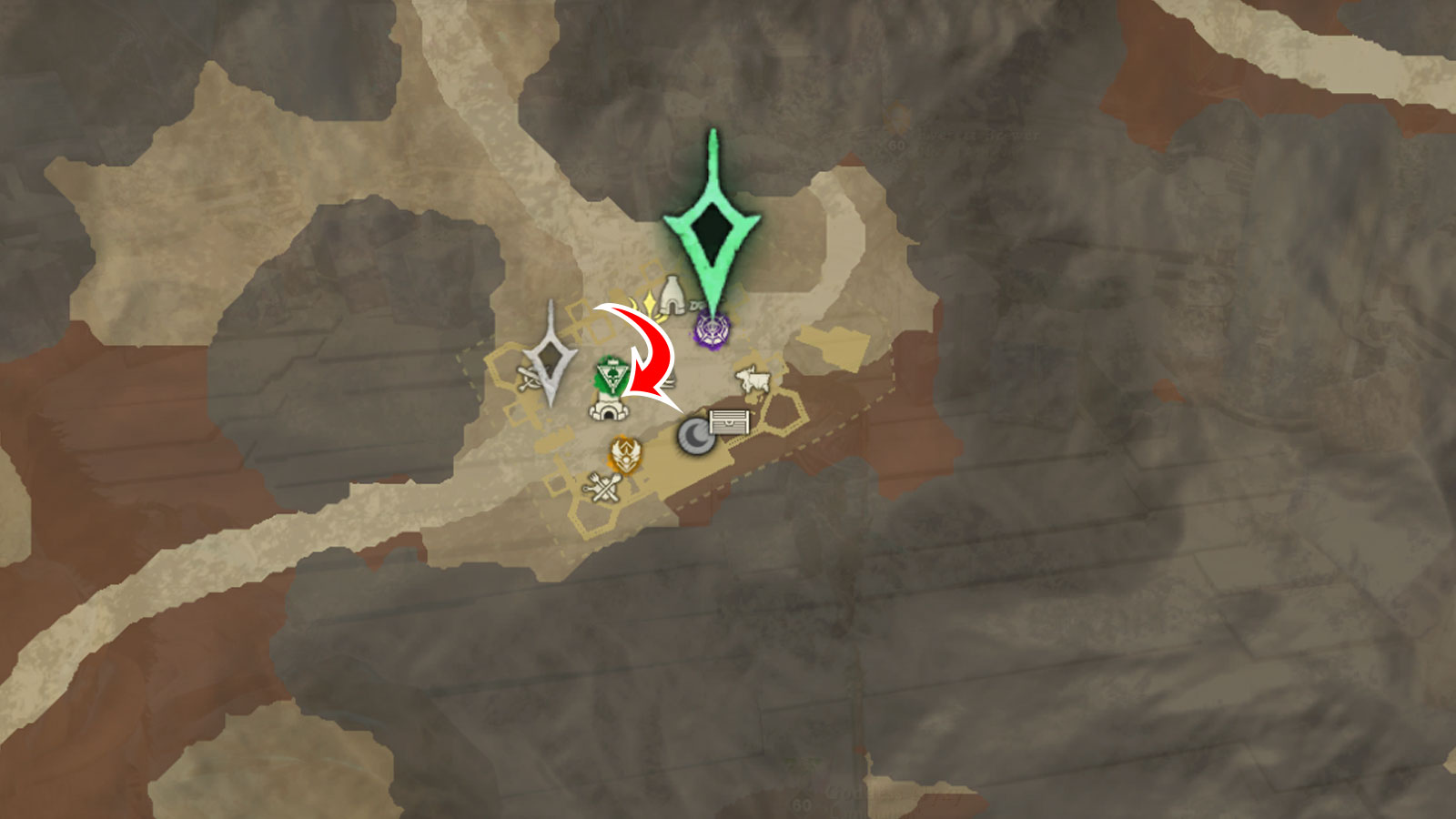The width and height of the screenshot is (1456, 819).
Task: Click the yellow sunburst shrine marker
Action: [x=649, y=300]
